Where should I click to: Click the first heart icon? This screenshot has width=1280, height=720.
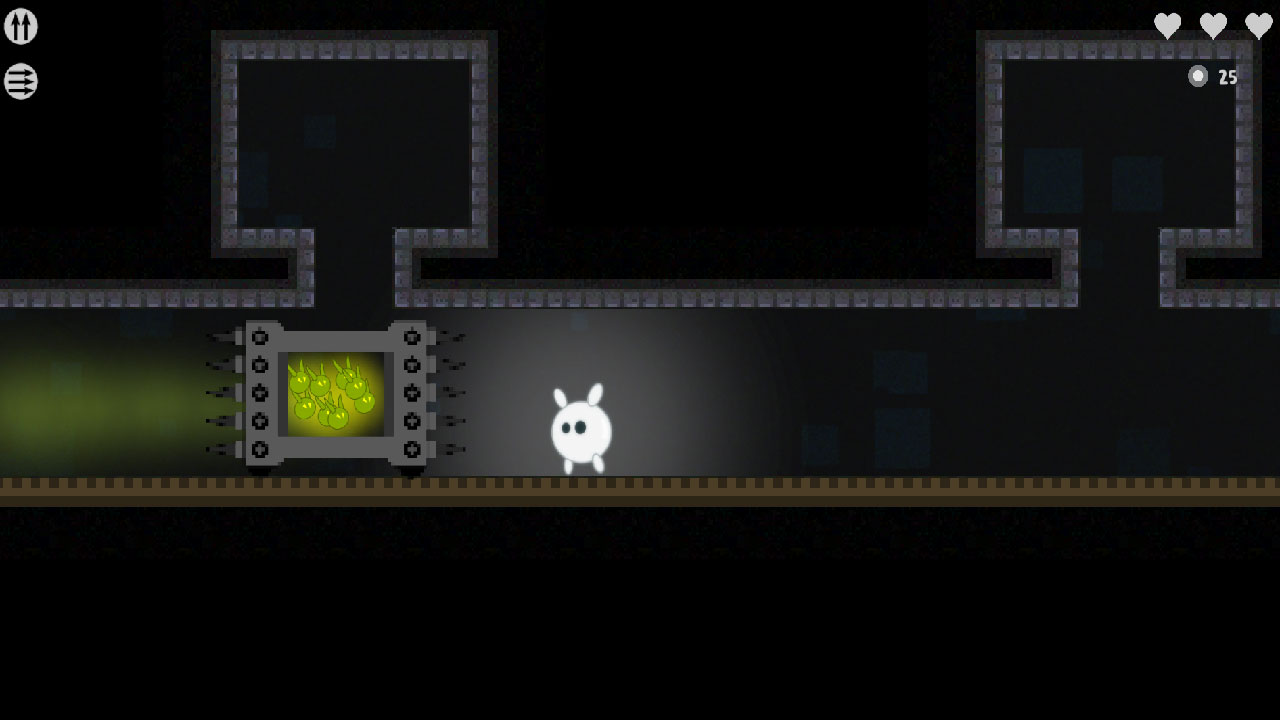pyautogui.click(x=1168, y=25)
